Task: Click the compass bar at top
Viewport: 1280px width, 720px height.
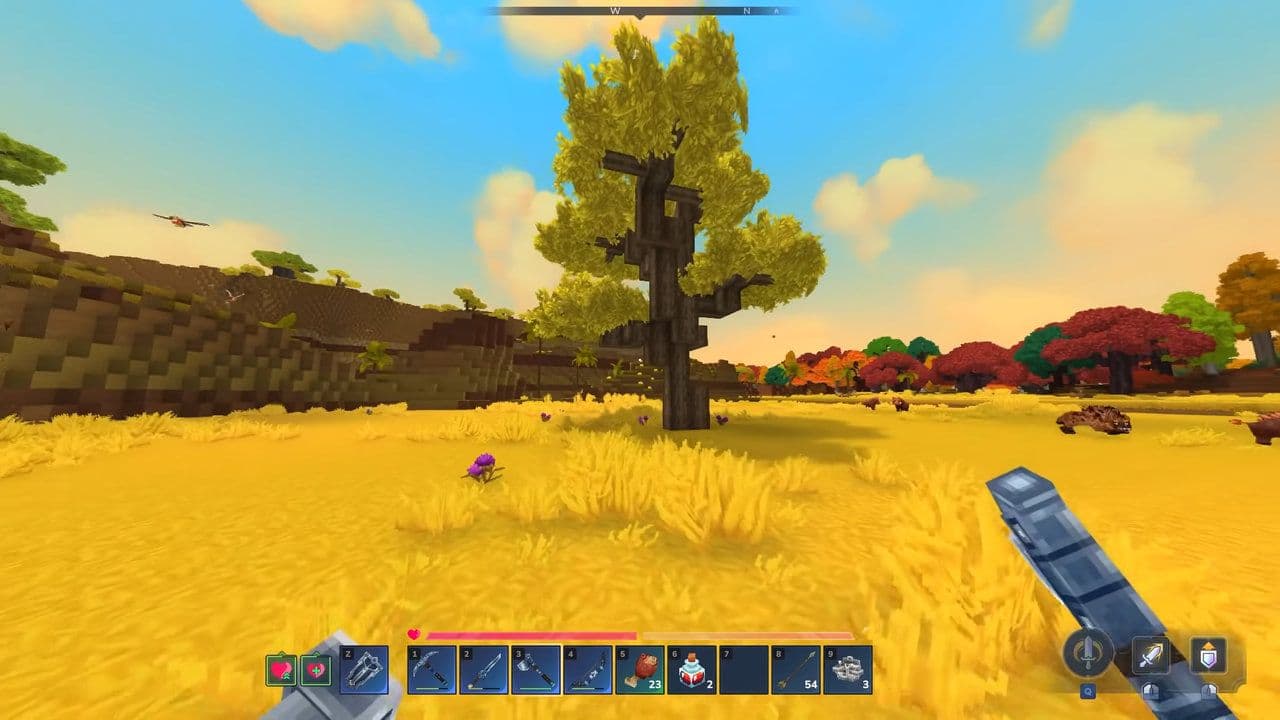Action: 640,11
